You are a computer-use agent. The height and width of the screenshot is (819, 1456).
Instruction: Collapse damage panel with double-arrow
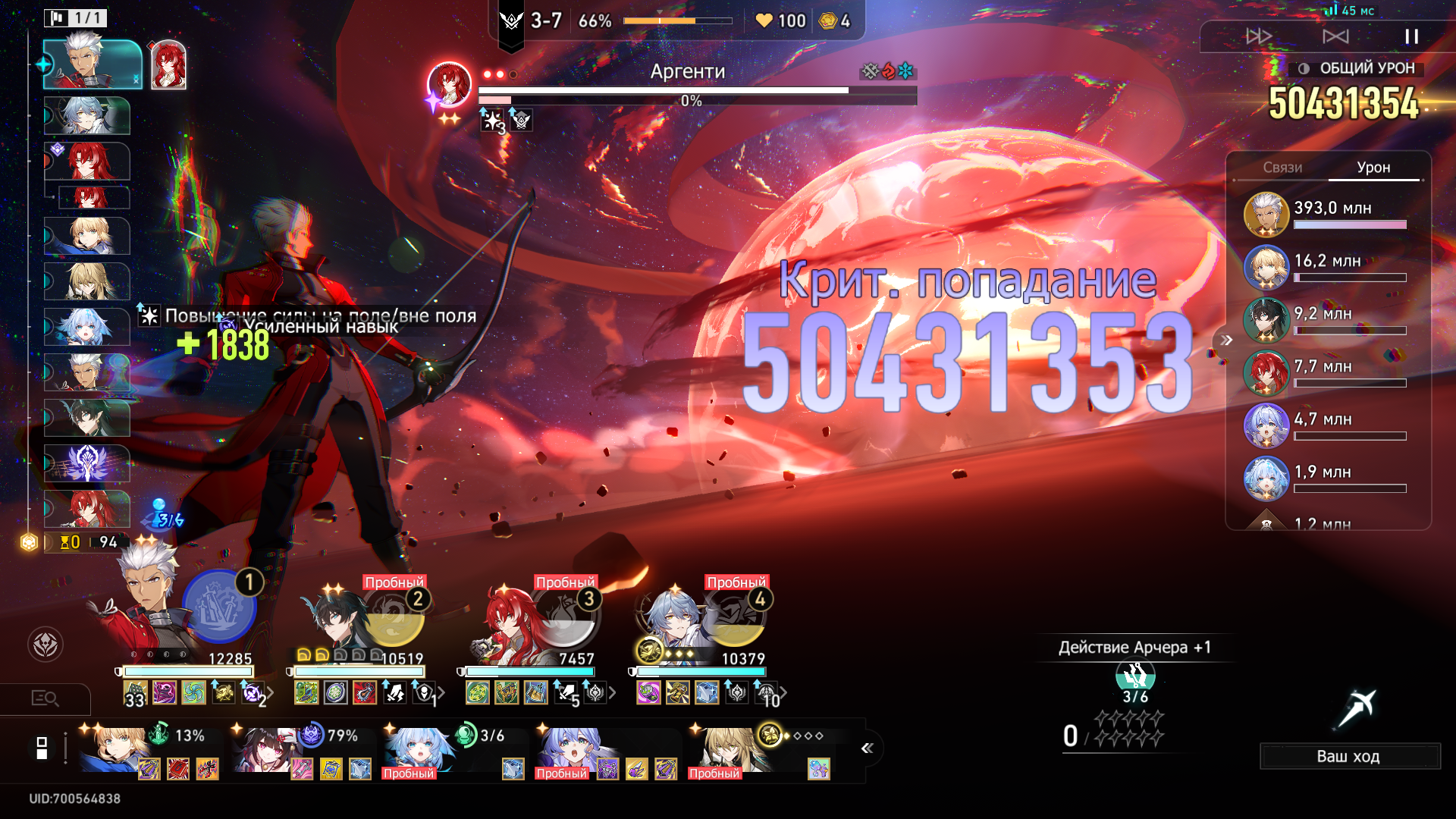click(x=1226, y=340)
